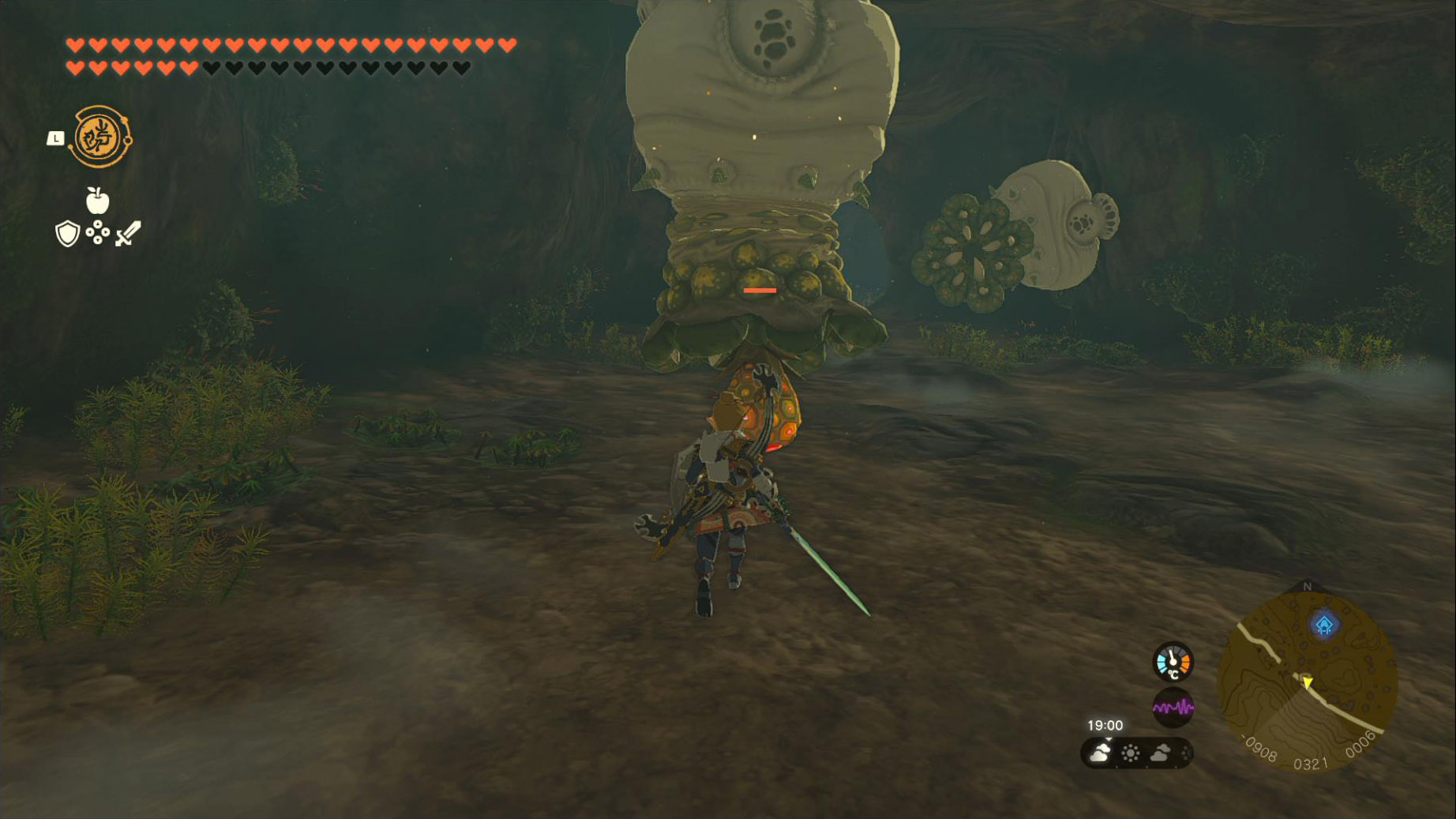Click the white apple item icon
Screen dimensions: 1456x819
(x=97, y=201)
